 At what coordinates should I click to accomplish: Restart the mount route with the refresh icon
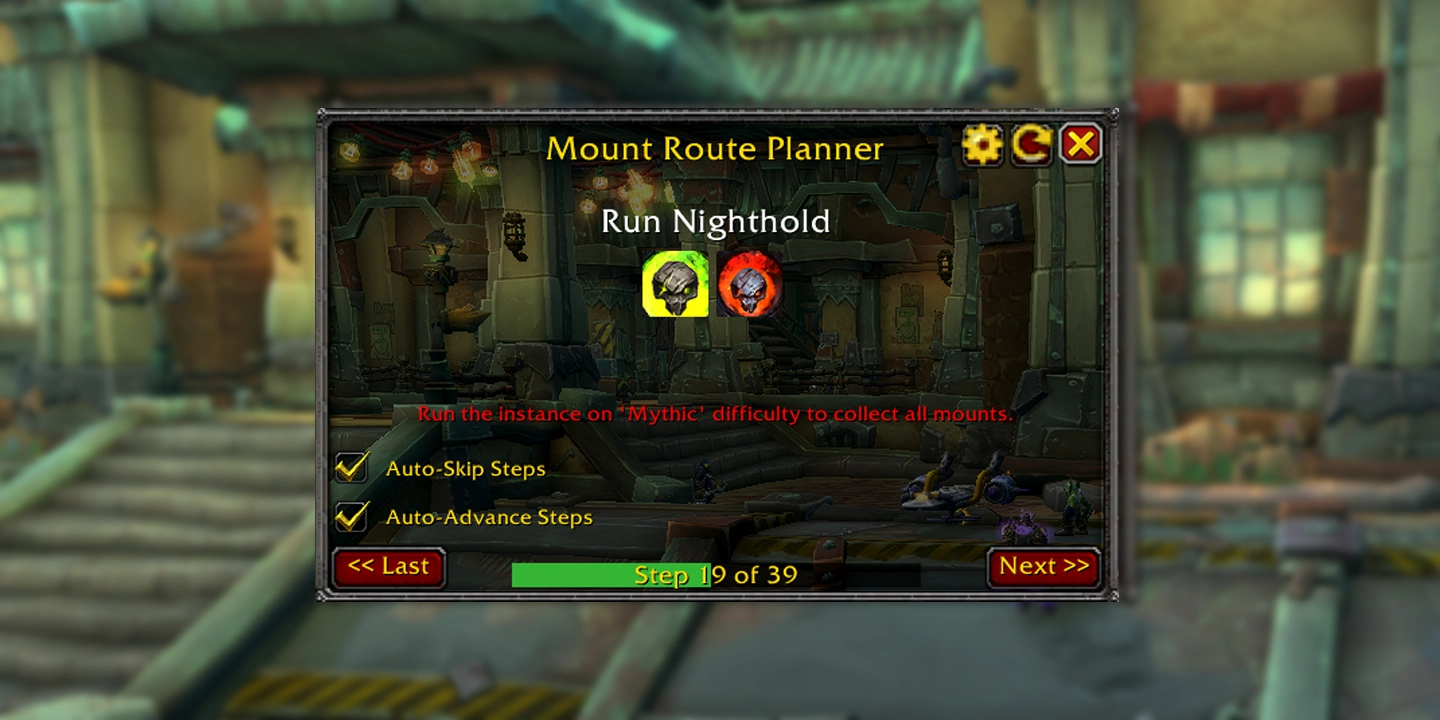[x=1032, y=144]
